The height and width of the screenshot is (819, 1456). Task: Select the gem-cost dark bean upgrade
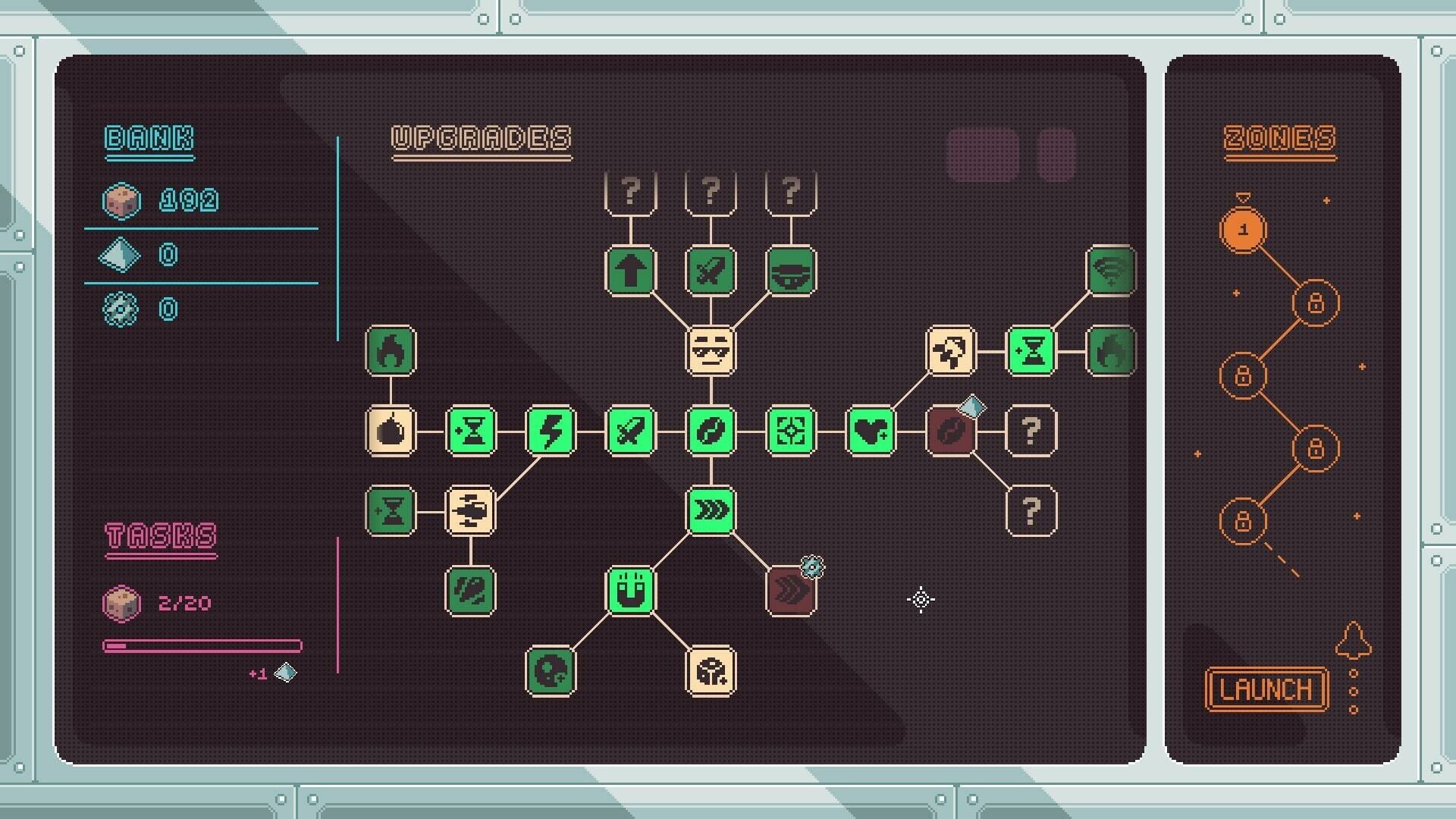949,432
